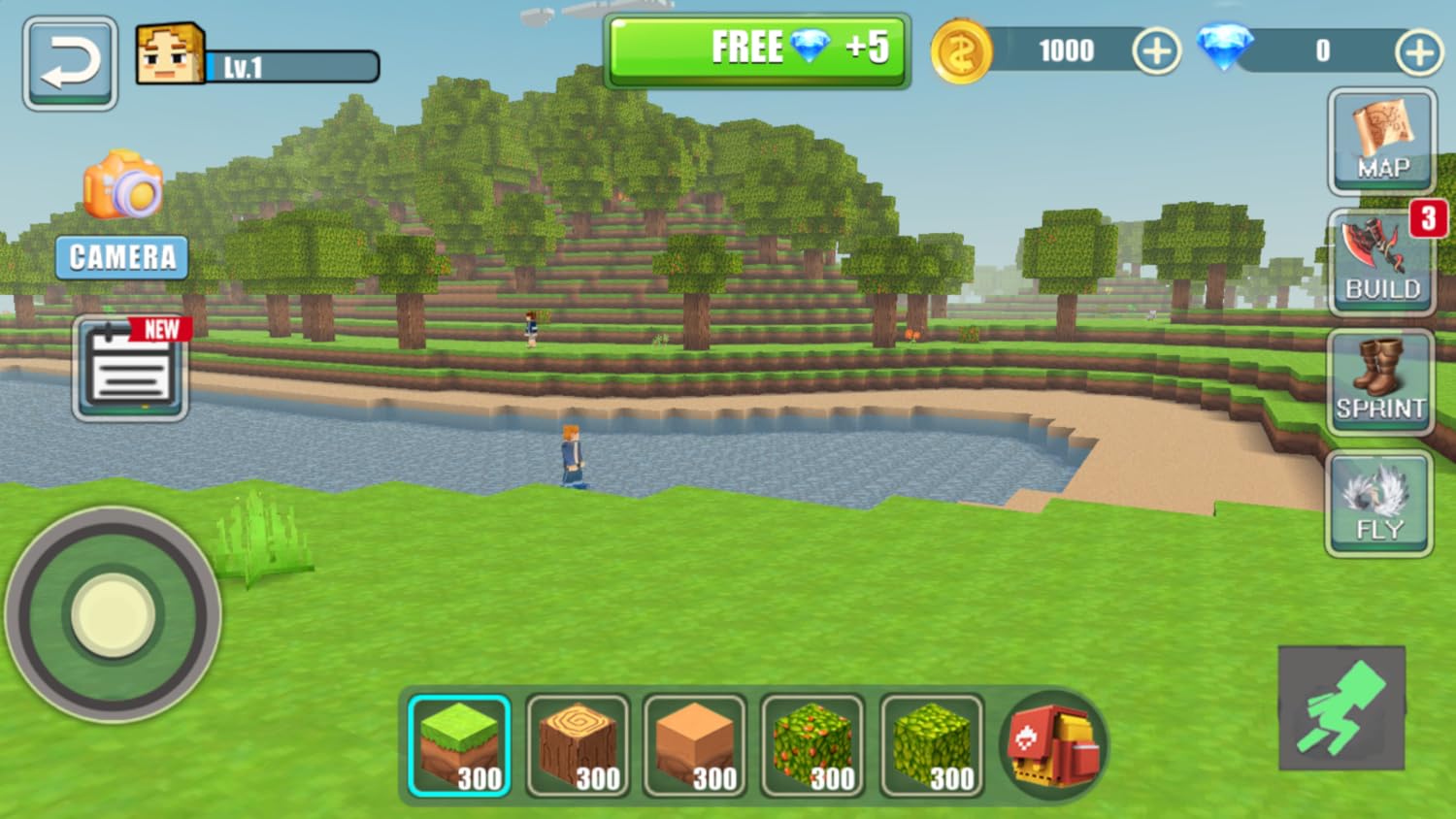Add more blue diamonds
1456x819 pixels.
pos(1418,51)
